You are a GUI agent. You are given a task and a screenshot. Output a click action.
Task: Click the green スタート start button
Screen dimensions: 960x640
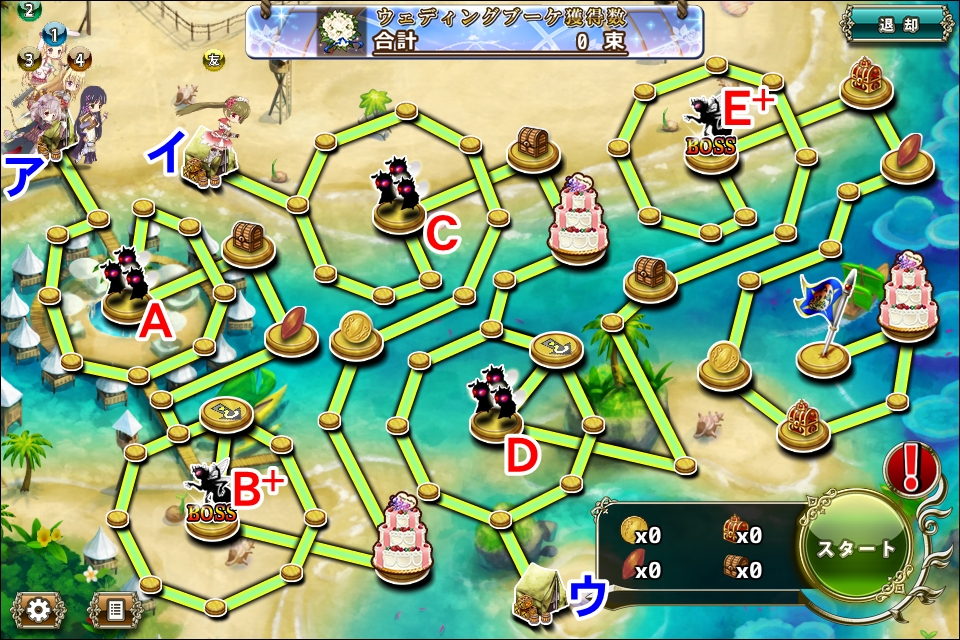coord(857,549)
